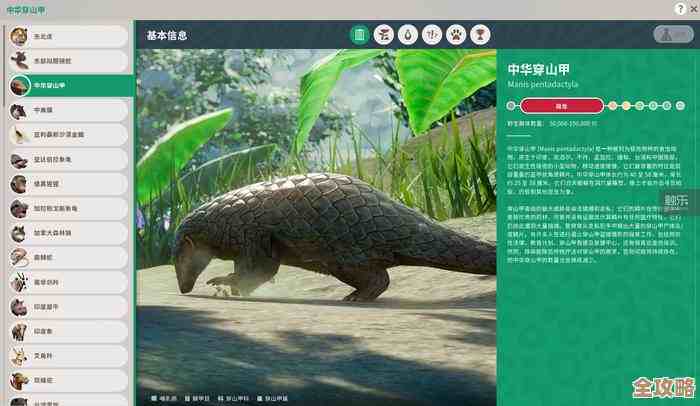Close the Zoopedia window with the X
700x406 pixels.
(688, 9)
